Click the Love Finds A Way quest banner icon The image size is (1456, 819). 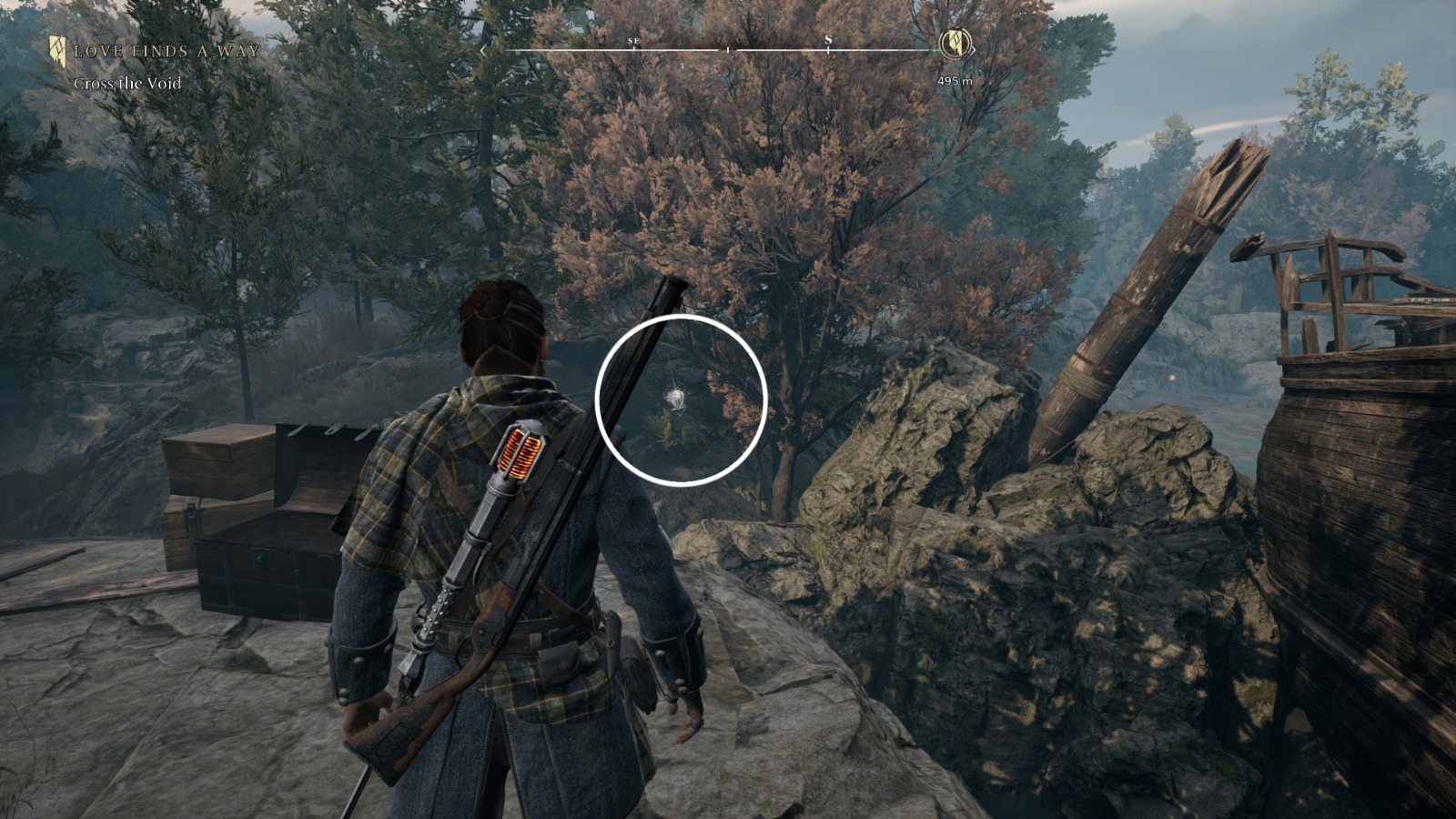(x=58, y=50)
